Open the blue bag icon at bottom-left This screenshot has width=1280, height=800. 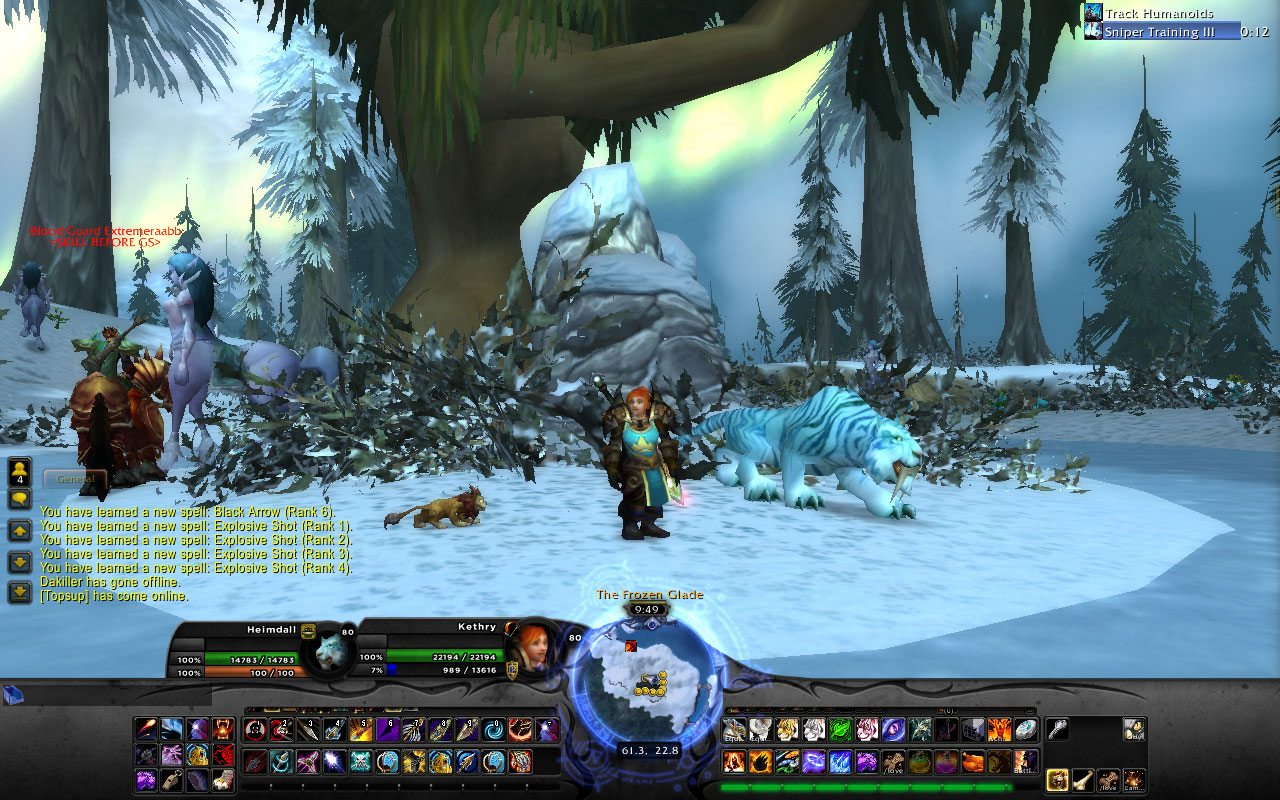(x=13, y=696)
